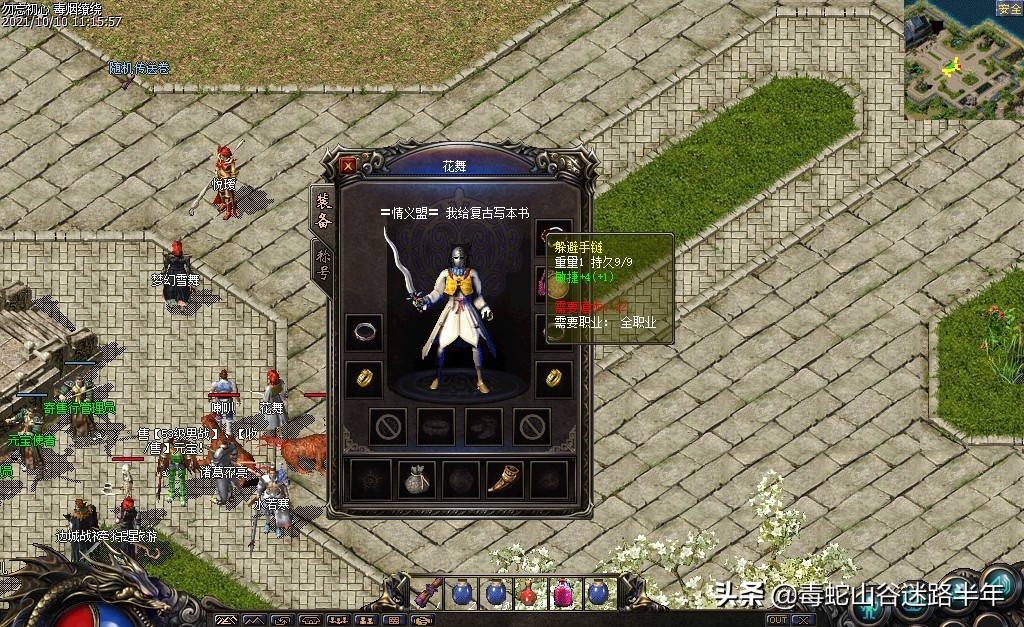Image resolution: width=1024 pixels, height=627 pixels.
Task: Click the OUT button on bottom bar
Action: point(777,621)
